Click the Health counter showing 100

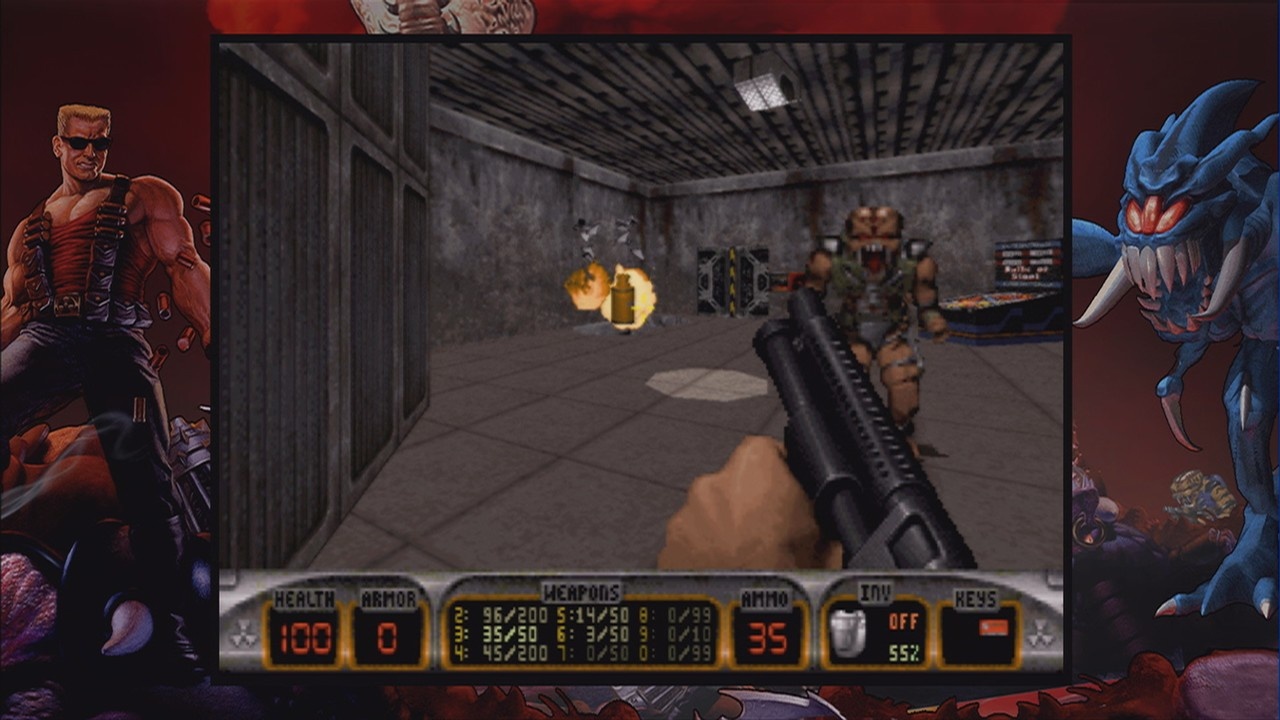point(304,637)
